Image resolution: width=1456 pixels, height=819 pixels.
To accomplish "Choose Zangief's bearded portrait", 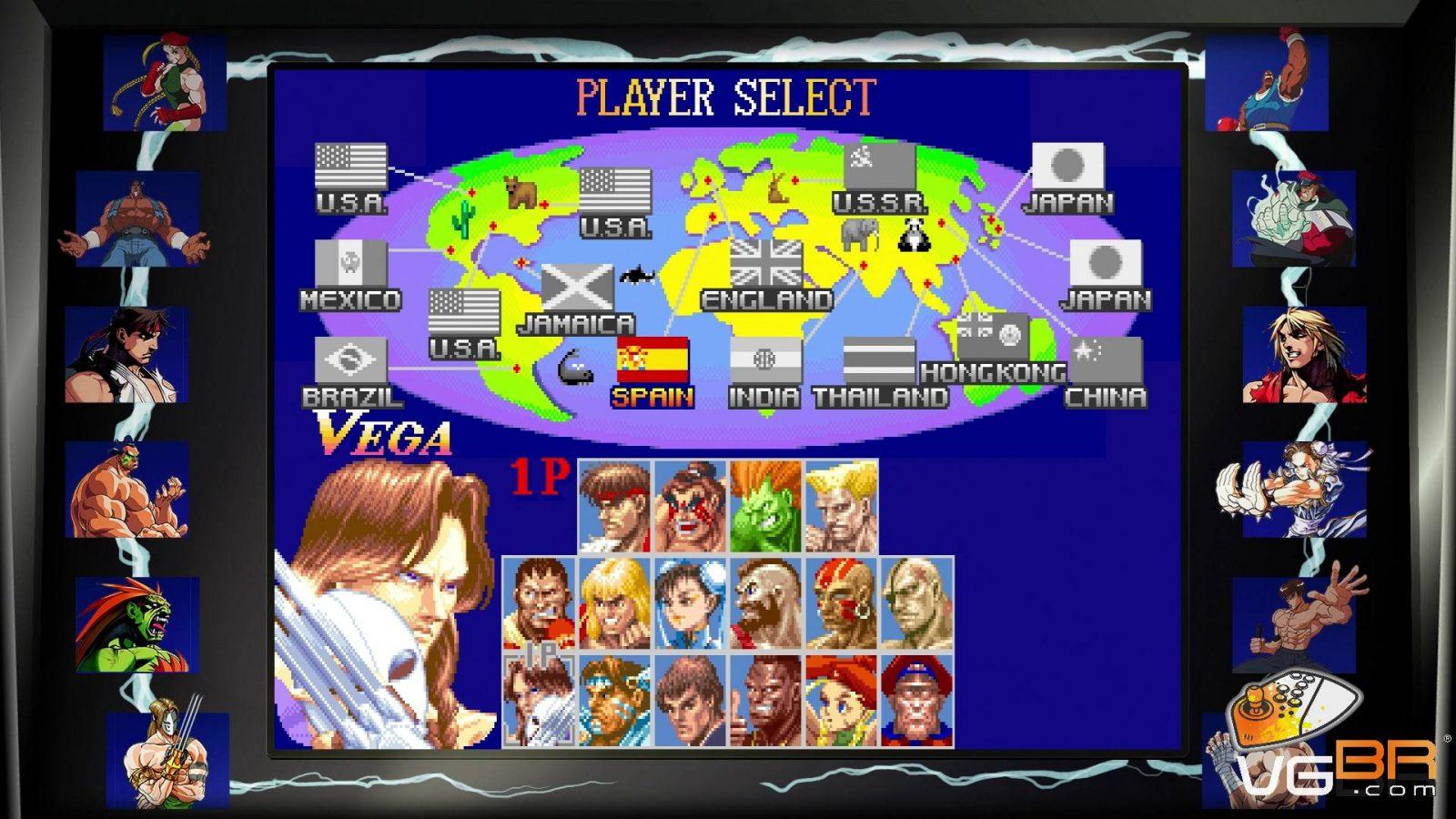I will click(x=765, y=603).
